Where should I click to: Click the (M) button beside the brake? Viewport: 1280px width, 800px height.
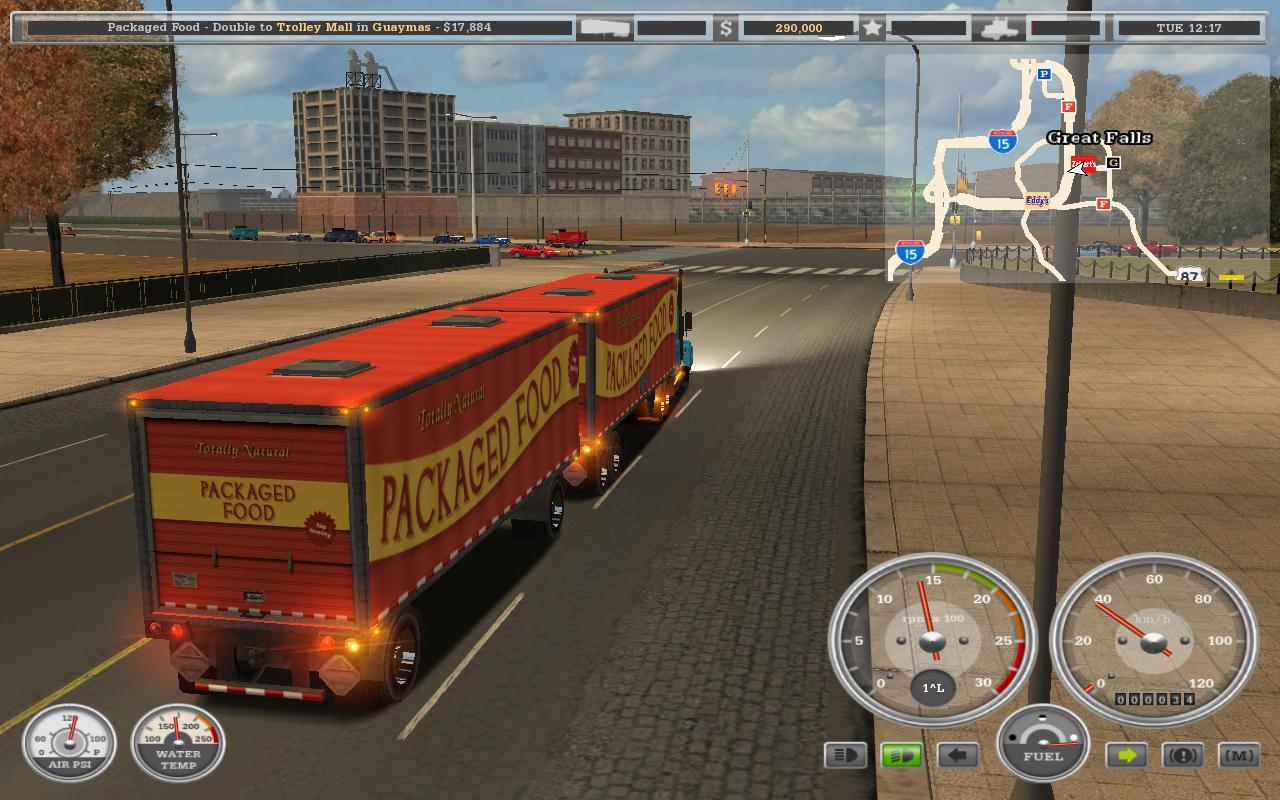click(x=1239, y=755)
